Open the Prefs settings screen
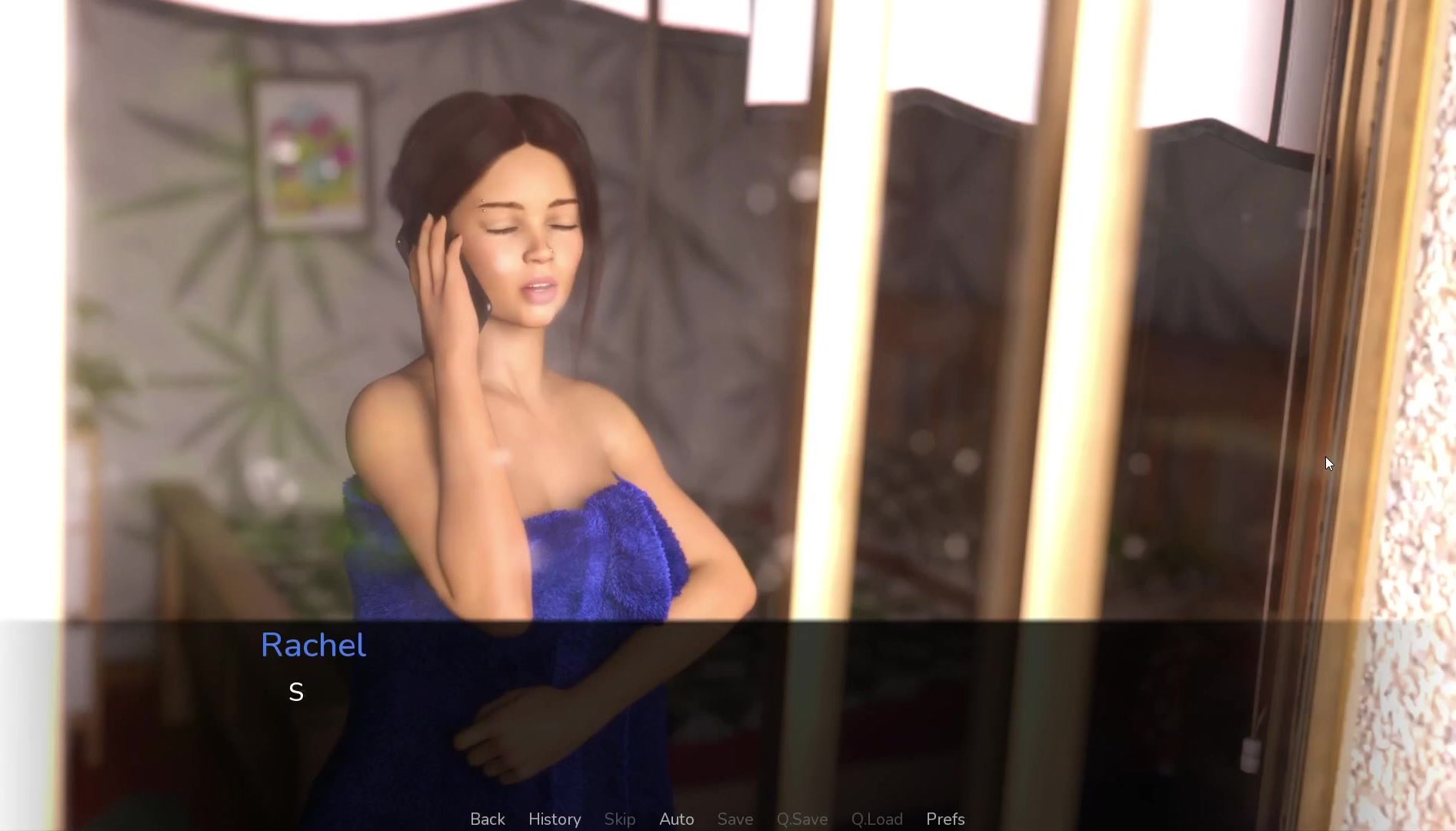Viewport: 1456px width, 831px height. coord(945,819)
